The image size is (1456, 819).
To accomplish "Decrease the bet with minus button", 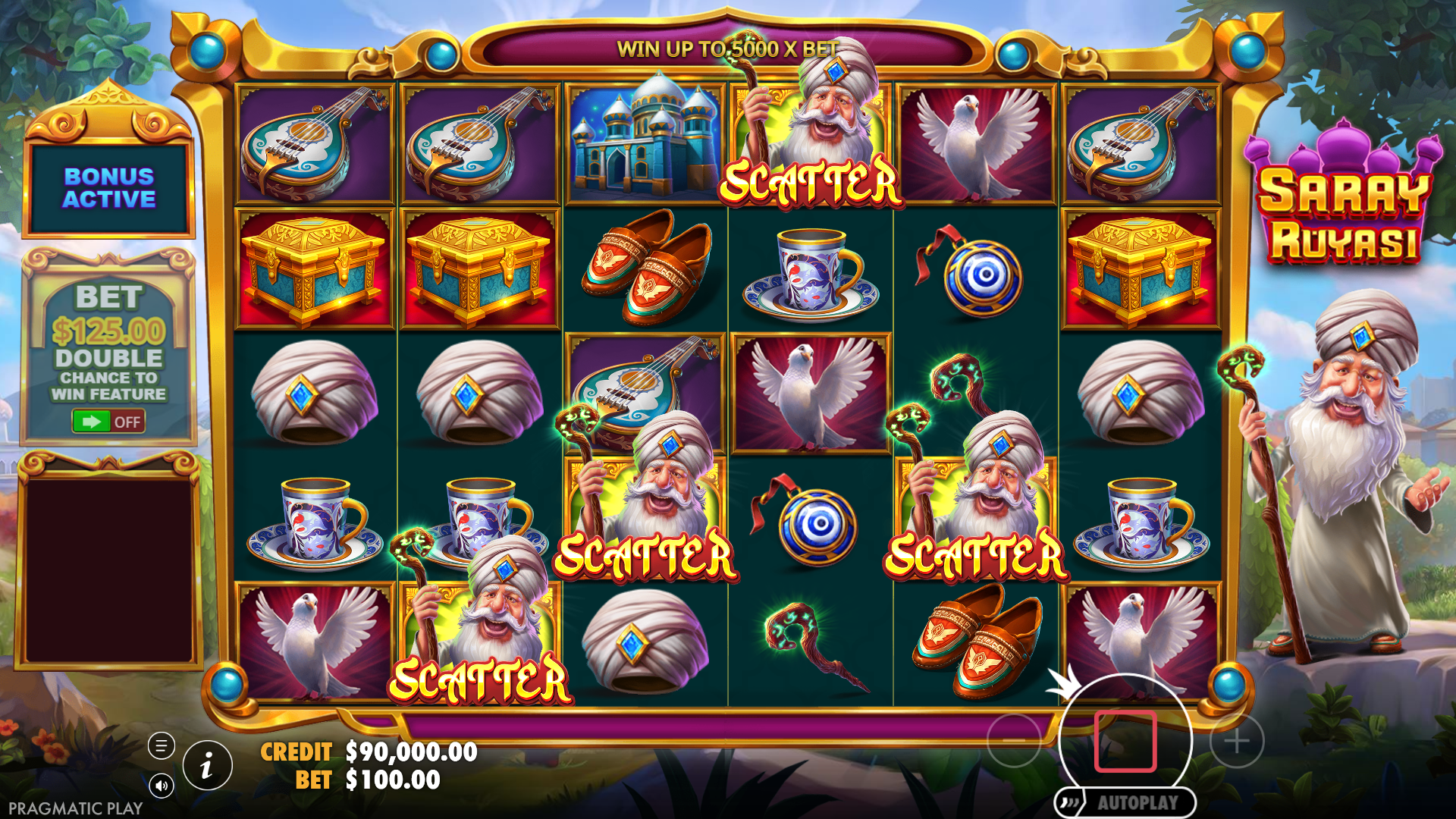I will tap(1013, 741).
